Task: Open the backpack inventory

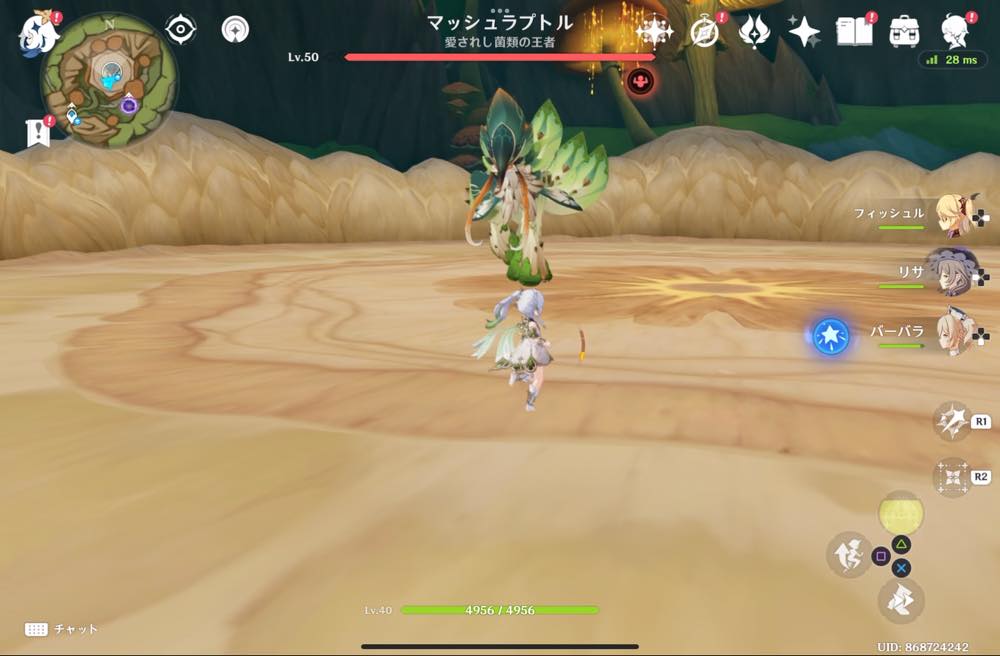Action: pos(905,32)
